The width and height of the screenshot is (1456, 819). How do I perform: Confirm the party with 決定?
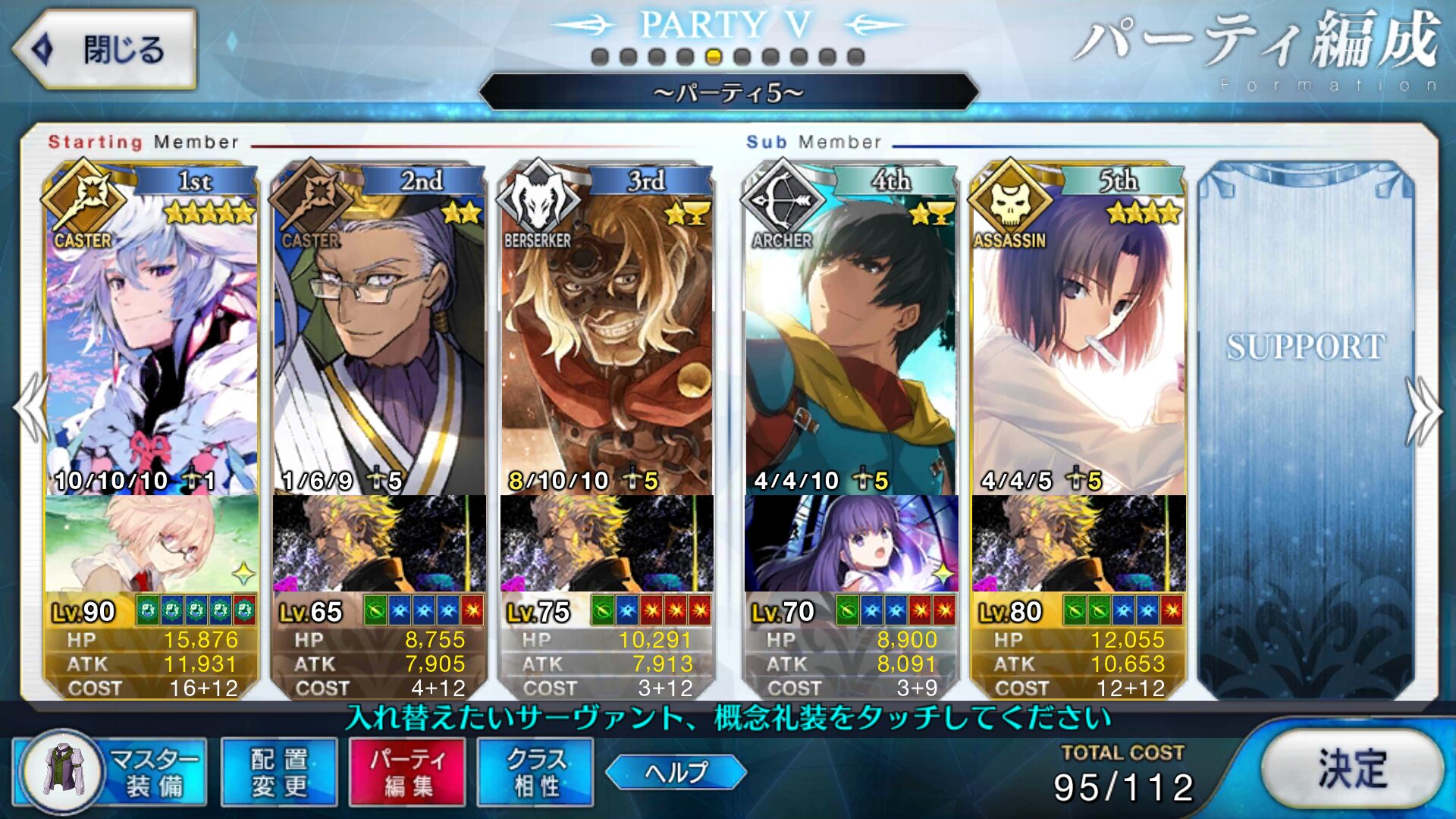pos(1352,769)
